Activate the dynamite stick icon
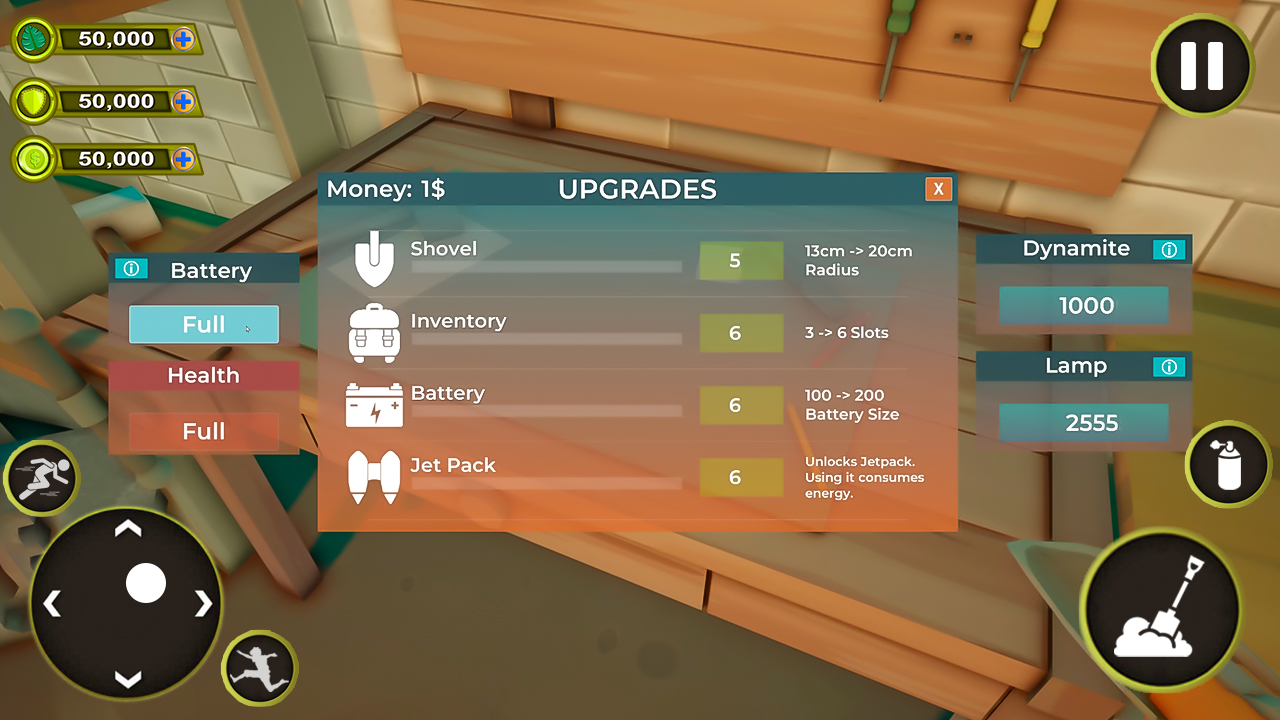Screen dimensions: 1280x720 point(1227,465)
